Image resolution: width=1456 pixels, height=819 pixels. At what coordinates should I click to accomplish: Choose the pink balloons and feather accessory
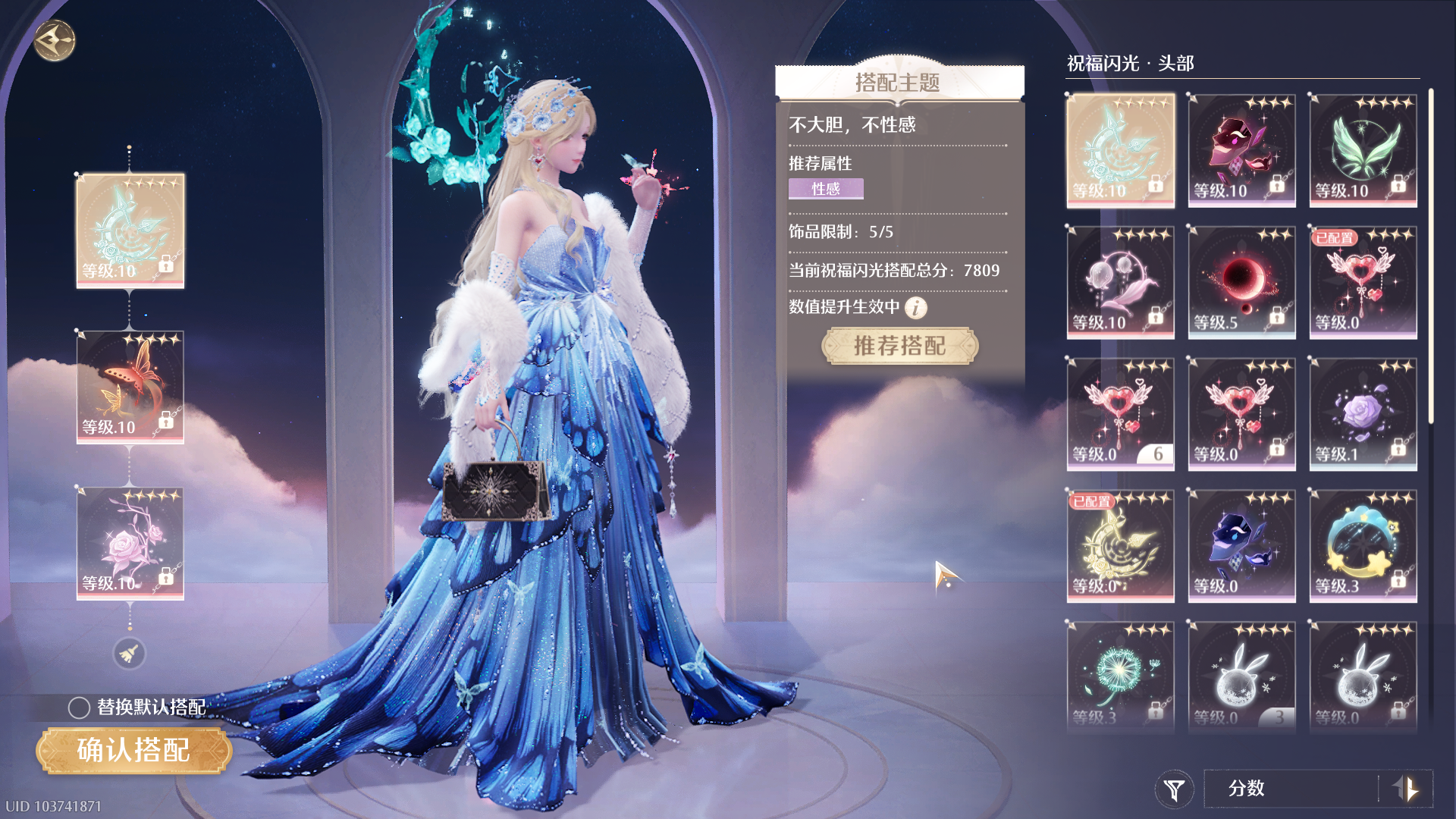pyautogui.click(x=1120, y=281)
